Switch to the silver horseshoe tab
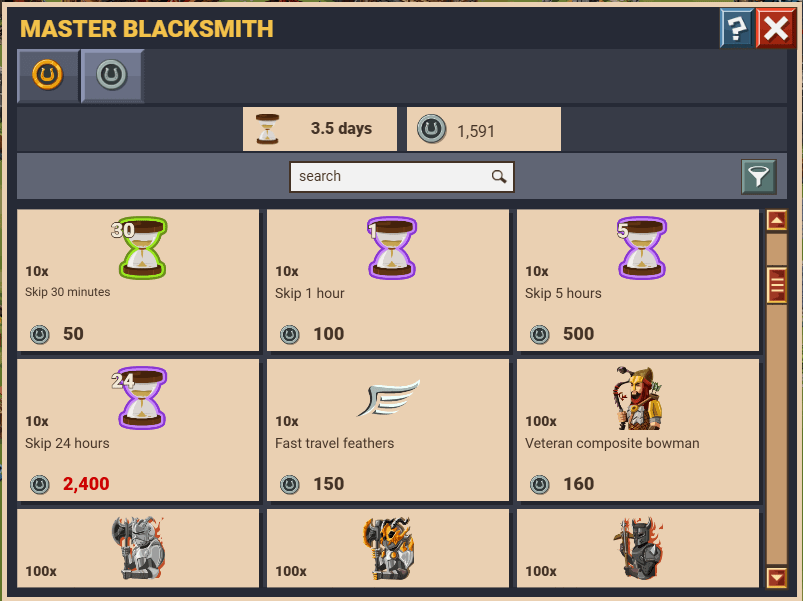Viewport: 803px width, 601px height. (x=111, y=75)
